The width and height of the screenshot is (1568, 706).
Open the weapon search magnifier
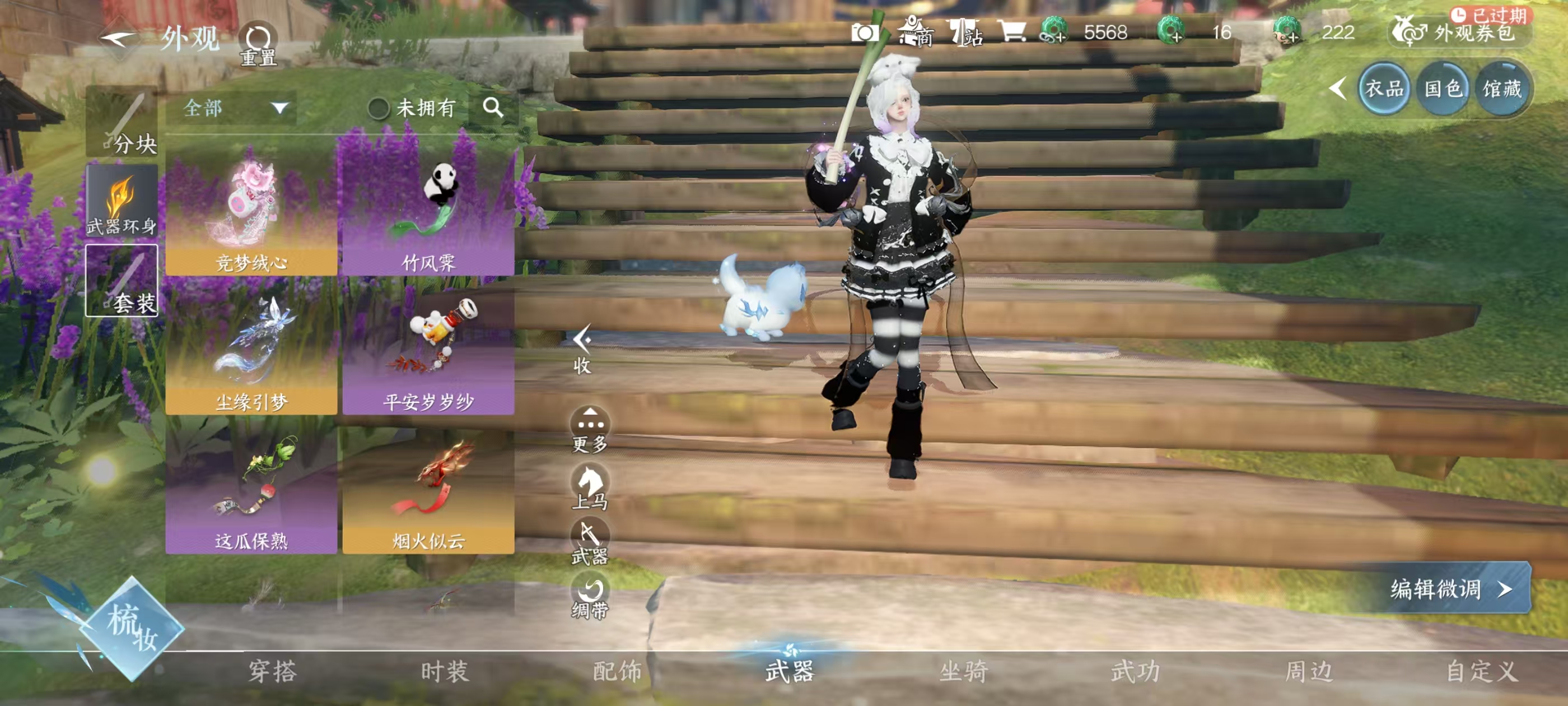tap(493, 108)
